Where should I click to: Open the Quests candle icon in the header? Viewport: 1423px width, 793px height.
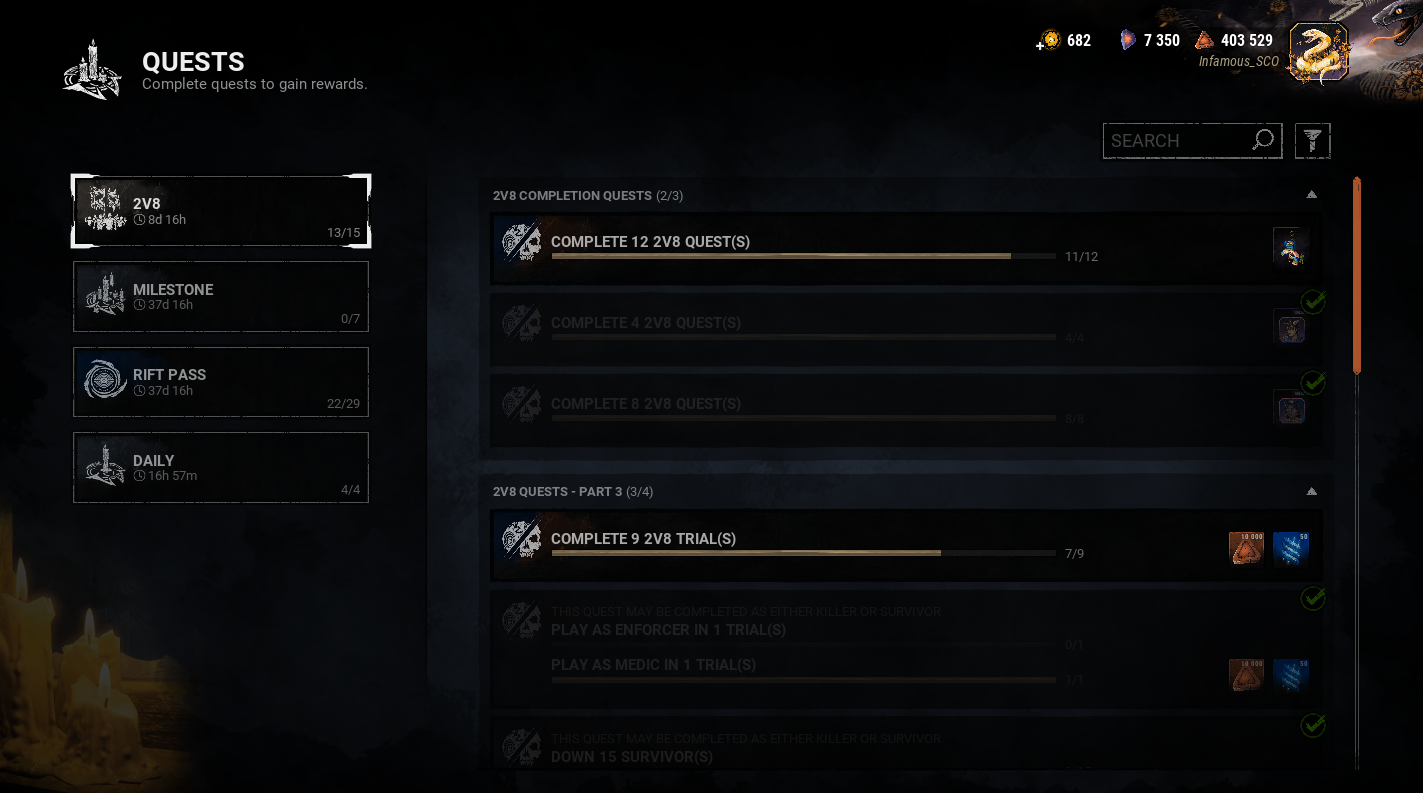point(90,67)
